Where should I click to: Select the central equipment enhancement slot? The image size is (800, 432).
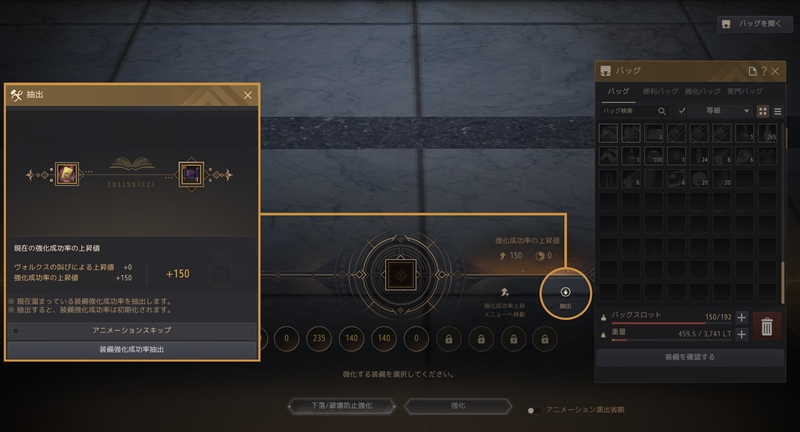point(399,273)
